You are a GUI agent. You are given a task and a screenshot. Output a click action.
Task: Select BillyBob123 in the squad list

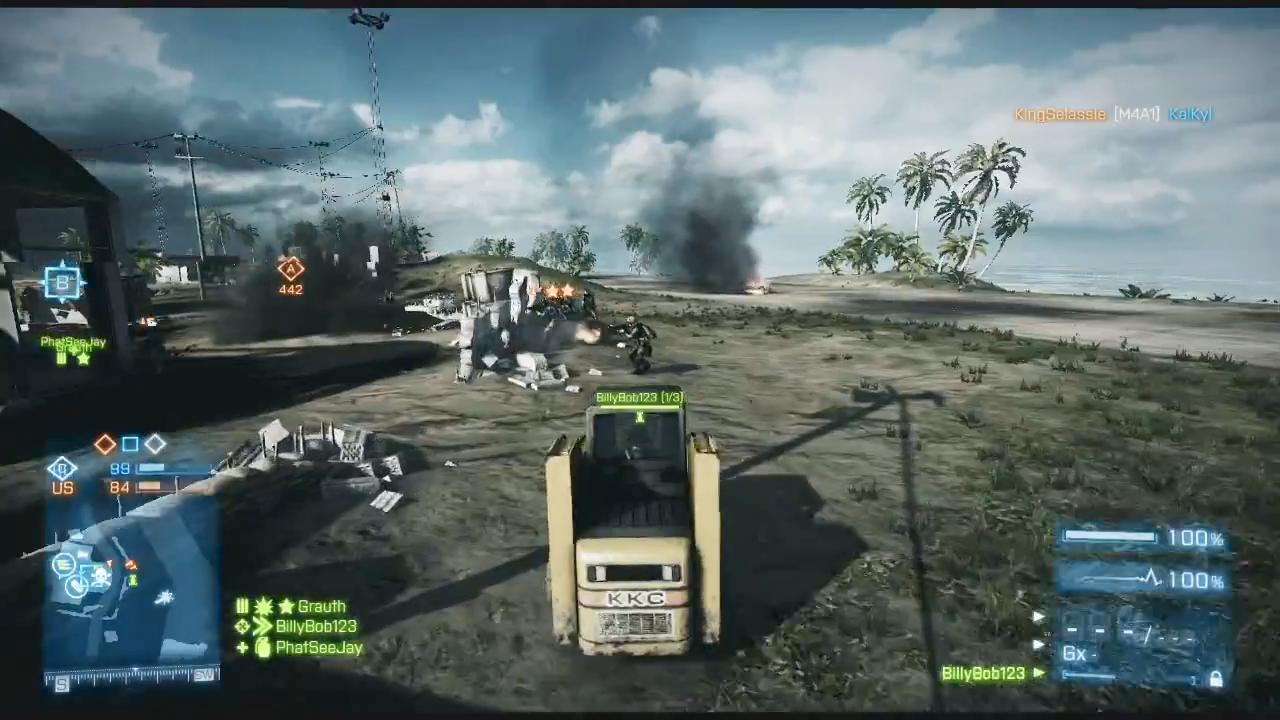315,627
